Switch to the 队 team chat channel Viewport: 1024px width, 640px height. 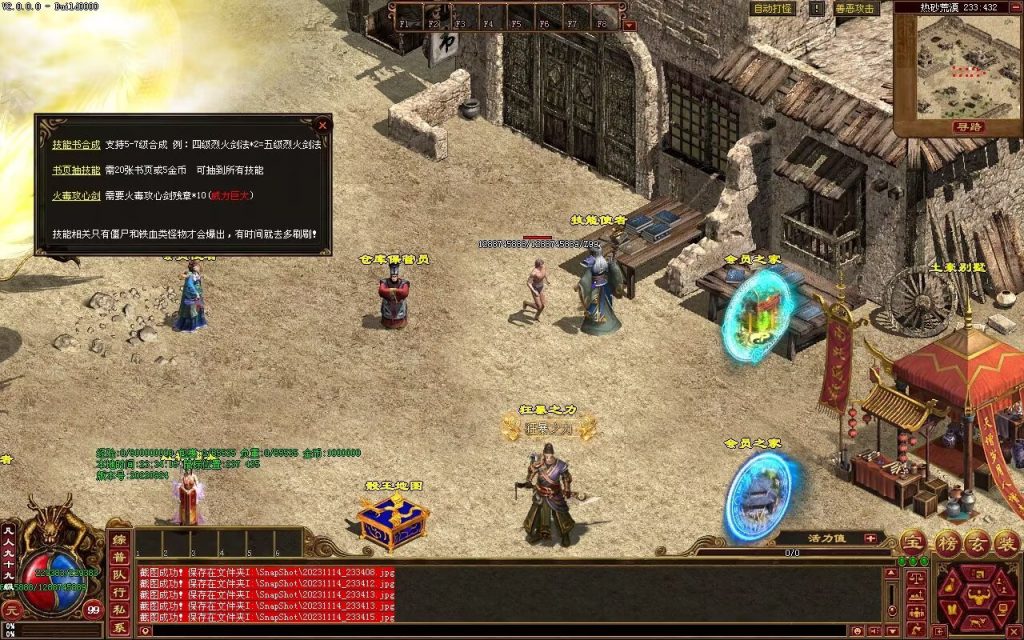[x=119, y=574]
